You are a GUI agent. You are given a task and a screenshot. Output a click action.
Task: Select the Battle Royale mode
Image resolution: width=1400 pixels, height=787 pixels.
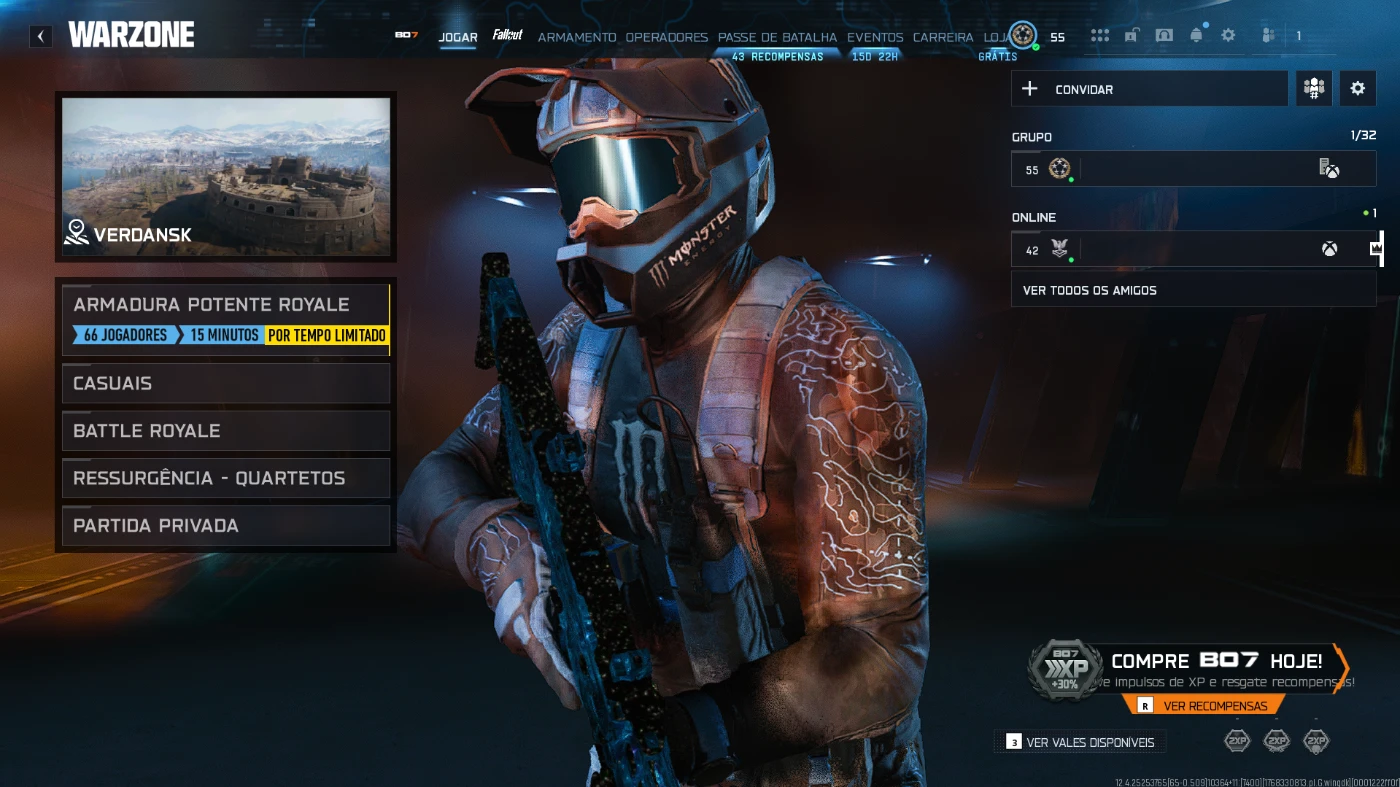click(226, 431)
